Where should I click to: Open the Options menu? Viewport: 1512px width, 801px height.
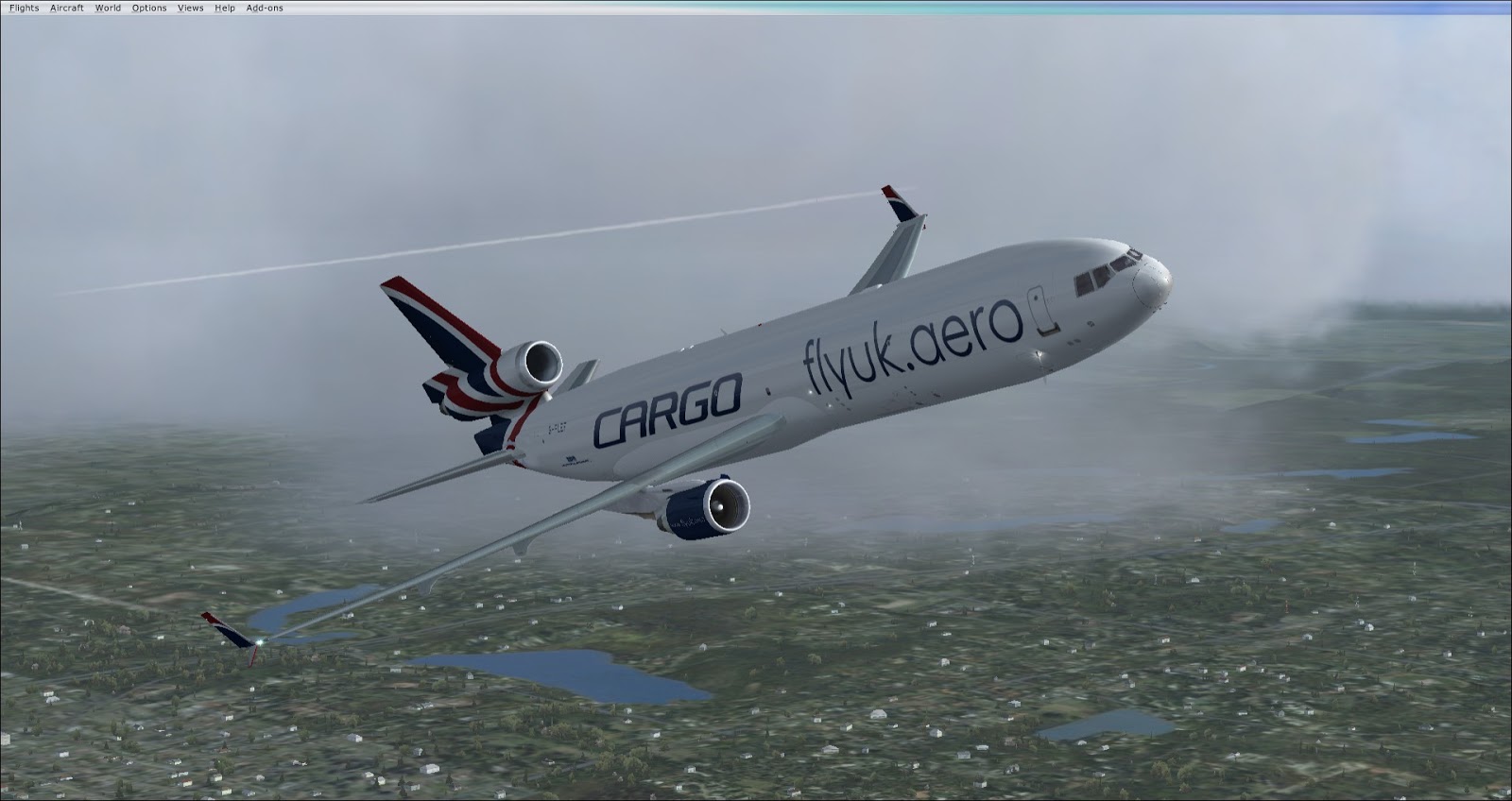149,8
